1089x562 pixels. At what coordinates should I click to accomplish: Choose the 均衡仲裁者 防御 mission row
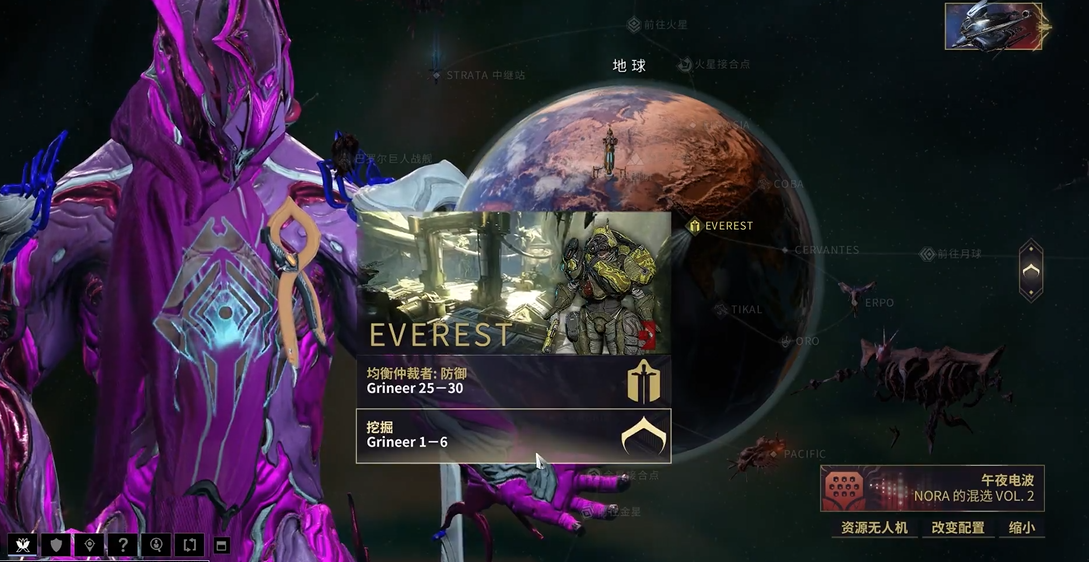512,381
